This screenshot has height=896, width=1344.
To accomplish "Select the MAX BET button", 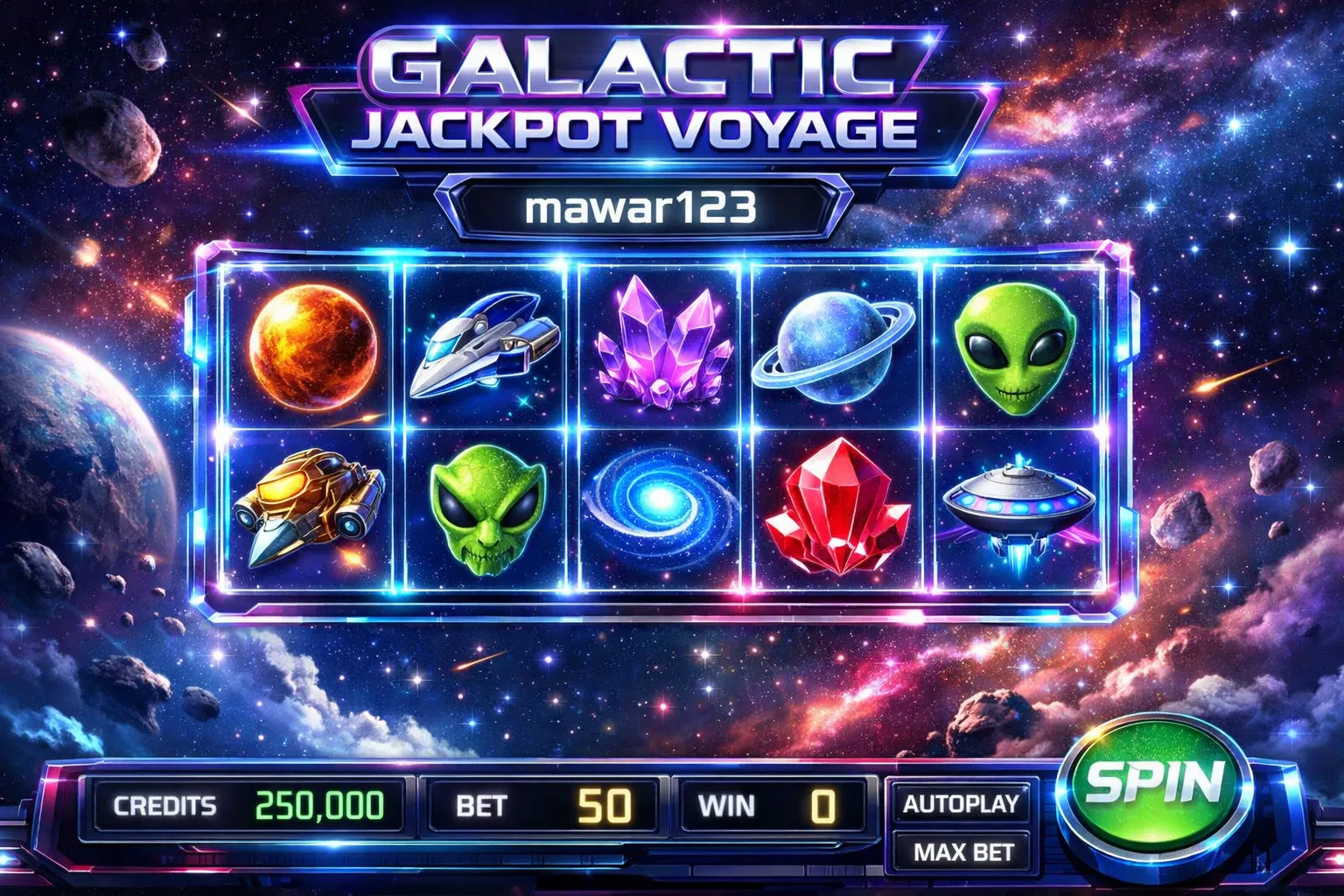I will tap(962, 851).
